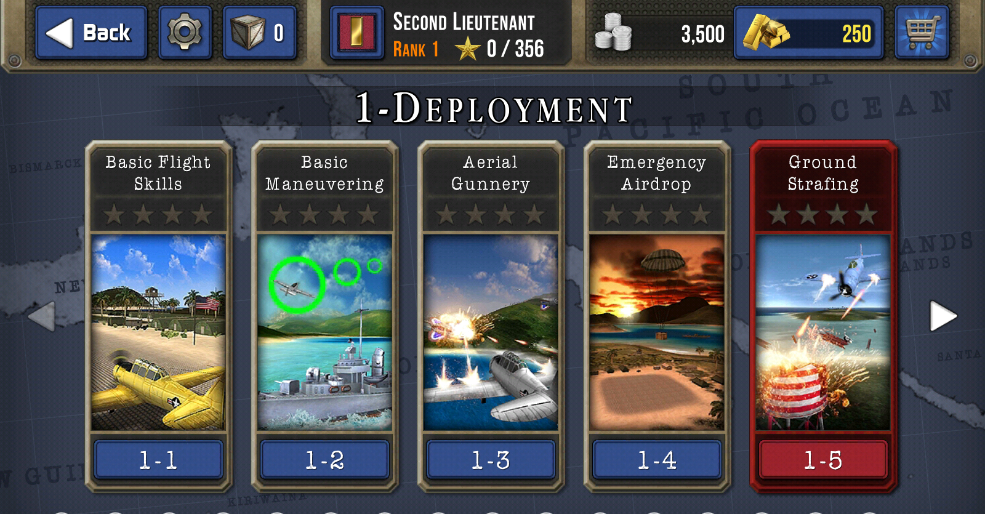Go back using the Back button
This screenshot has width=985, height=514.
coord(91,33)
